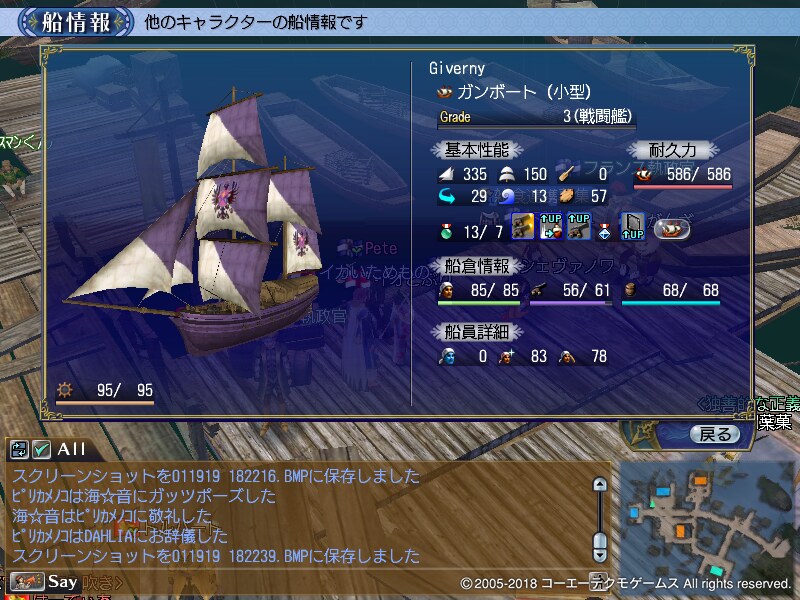Image resolution: width=800 pixels, height=600 pixels.
Task: Toggle the All chat filter checkbox
Action: click(41, 449)
